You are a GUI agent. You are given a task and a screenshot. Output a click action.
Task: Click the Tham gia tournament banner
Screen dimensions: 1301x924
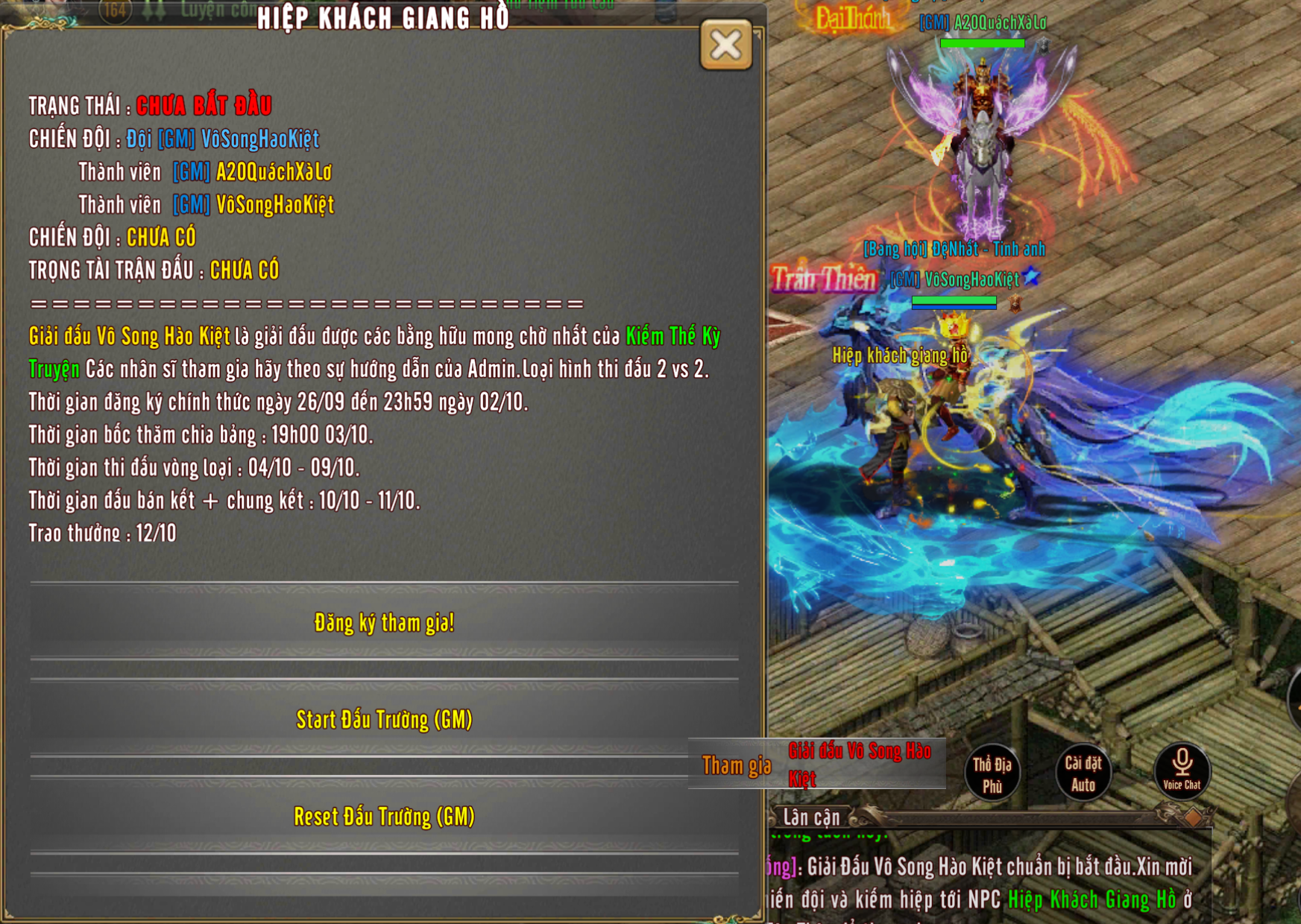coord(817,765)
